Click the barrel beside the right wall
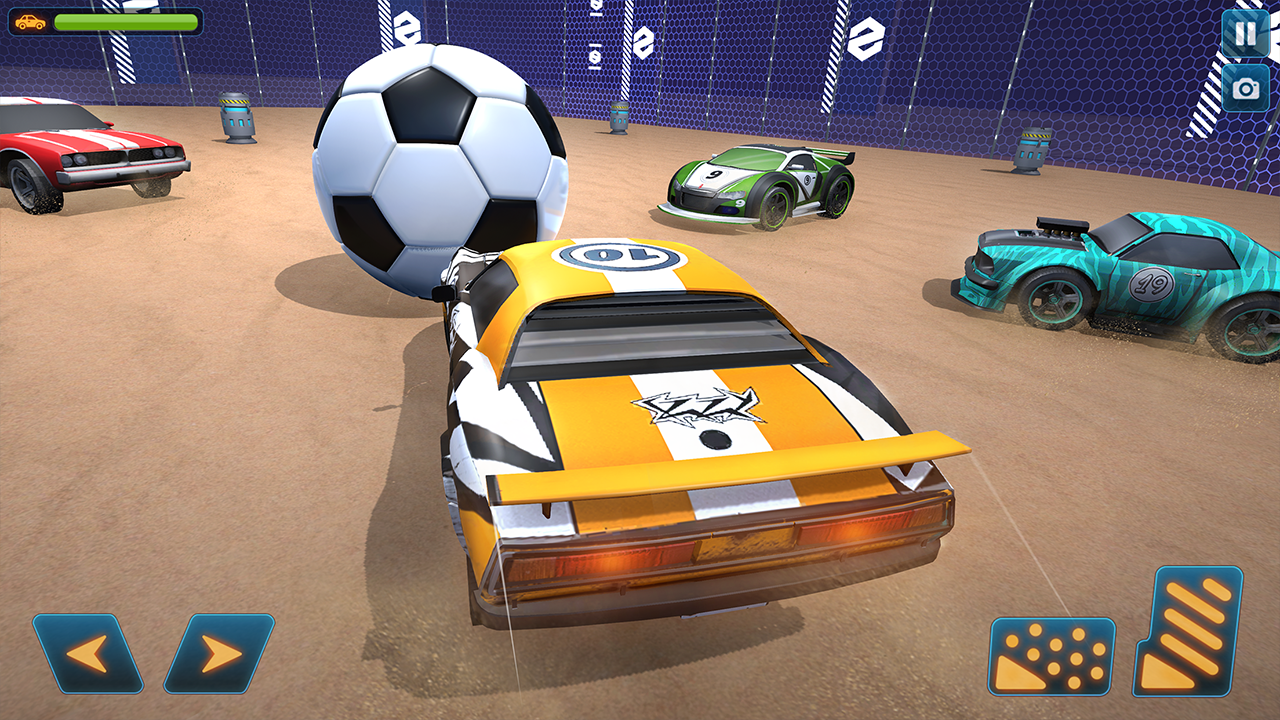This screenshot has width=1280, height=720. click(1029, 150)
